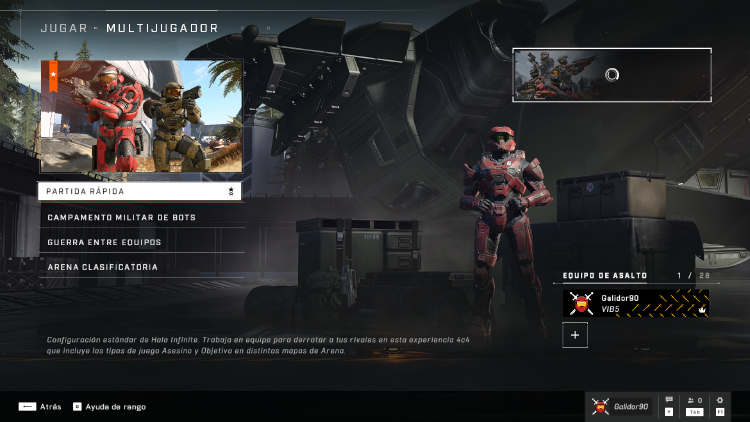Open the loading battle pass banner
The width and height of the screenshot is (750, 422).
coord(612,75)
